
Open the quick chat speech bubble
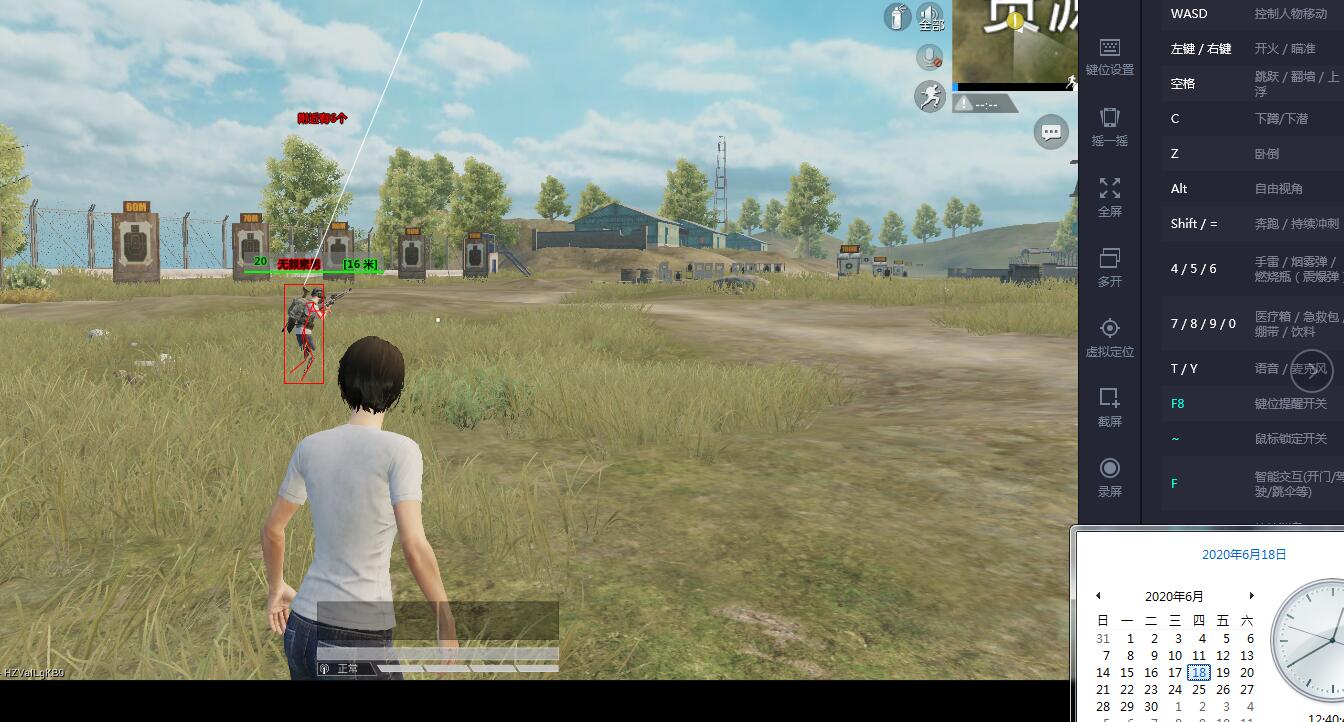[x=1051, y=132]
